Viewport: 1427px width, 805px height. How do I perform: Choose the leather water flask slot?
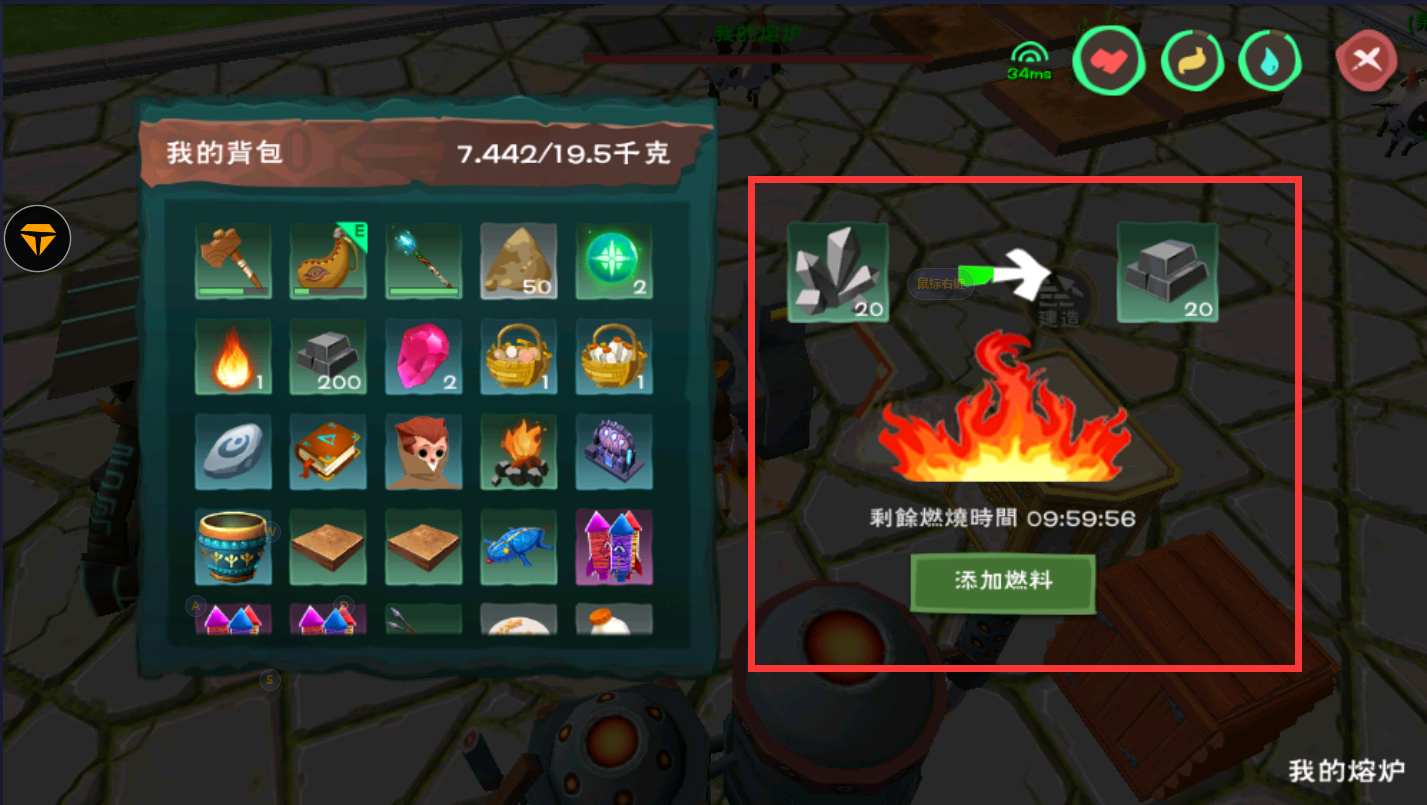(328, 261)
